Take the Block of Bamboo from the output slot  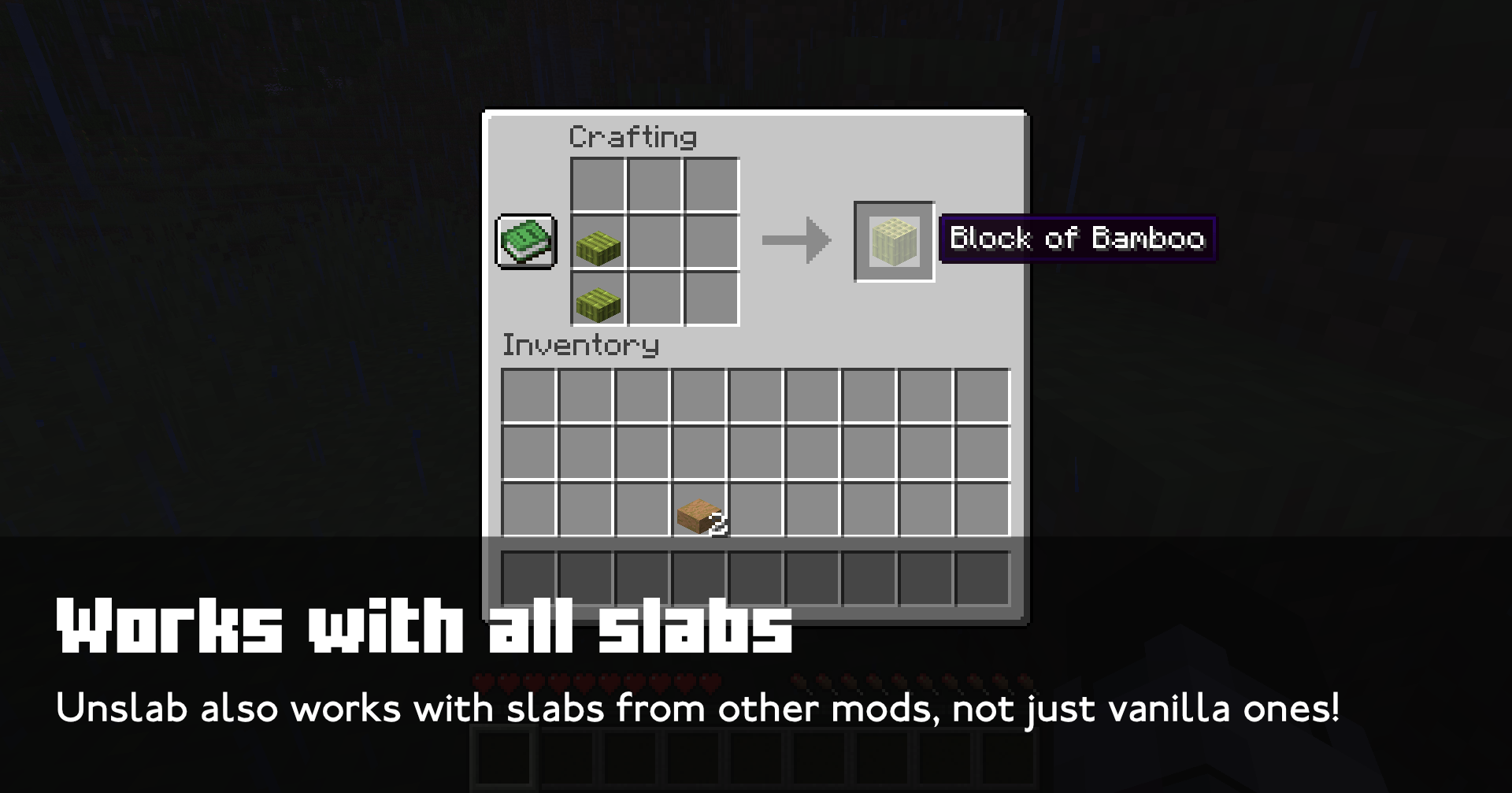(x=894, y=240)
